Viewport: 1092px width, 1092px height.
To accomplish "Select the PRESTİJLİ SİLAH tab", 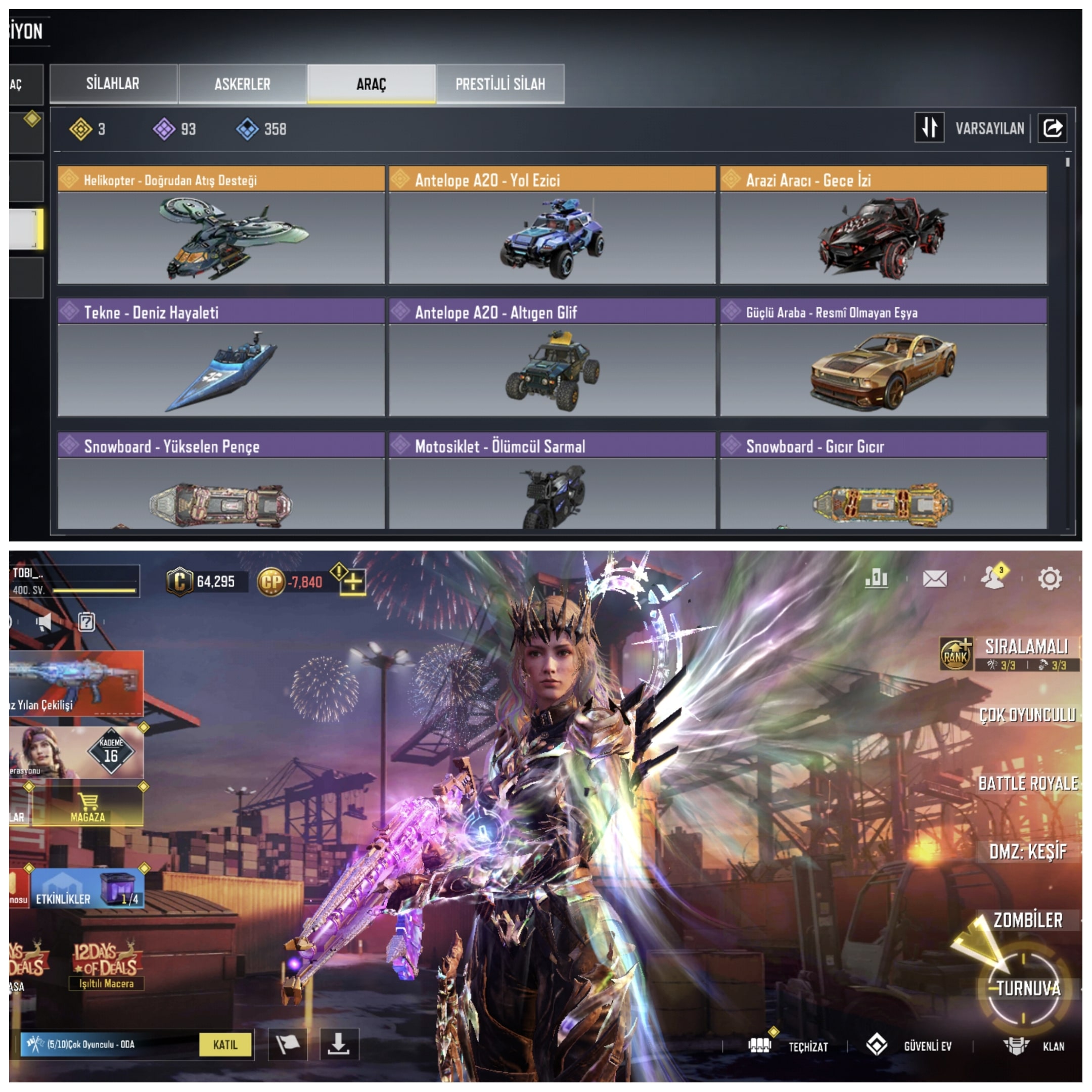I will pyautogui.click(x=500, y=83).
